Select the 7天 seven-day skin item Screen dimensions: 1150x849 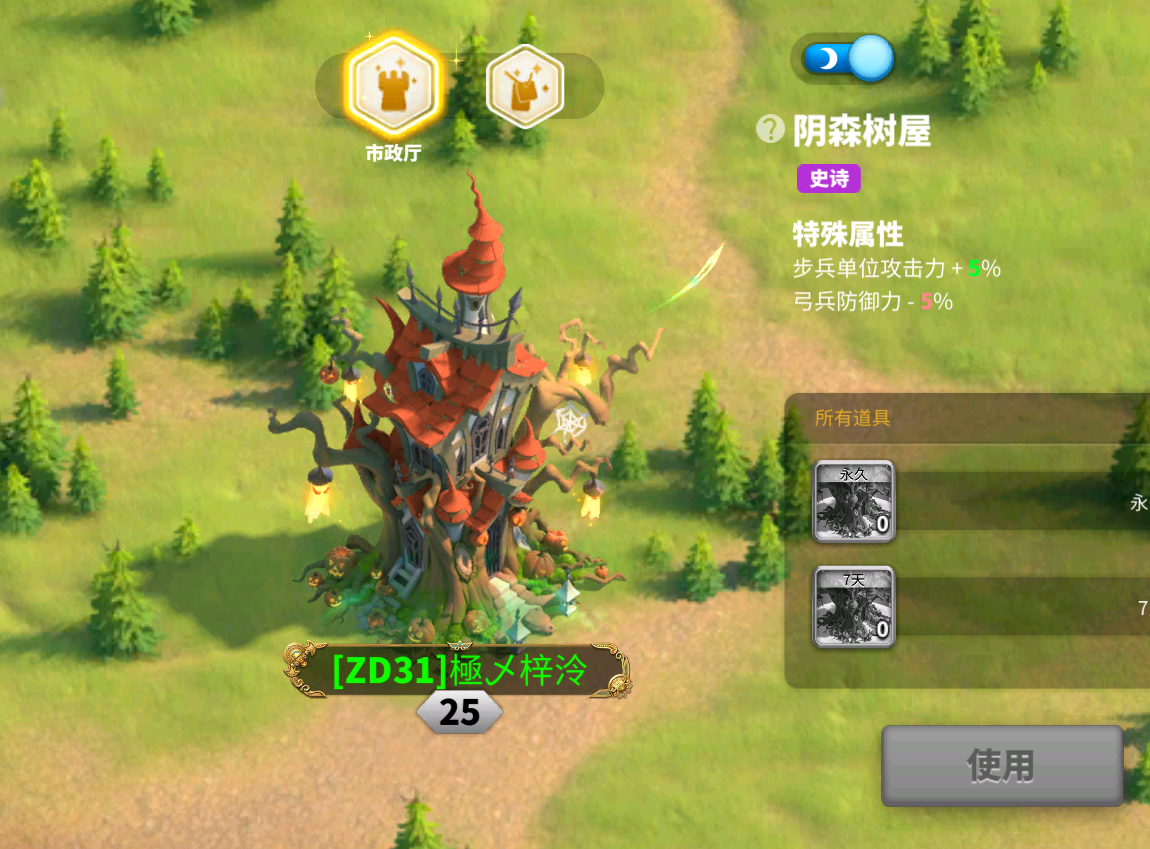pyautogui.click(x=853, y=606)
